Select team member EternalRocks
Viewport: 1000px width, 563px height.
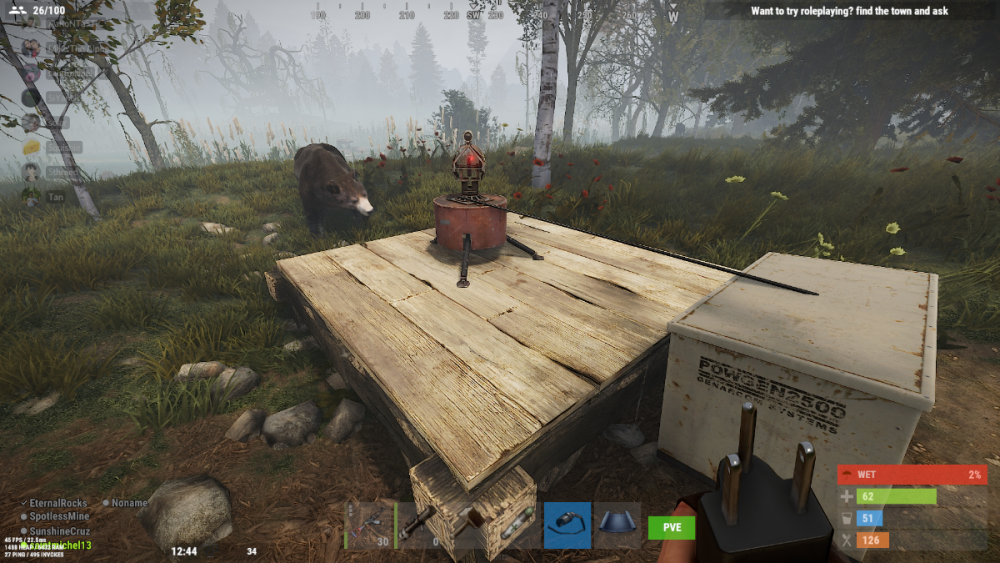60,503
